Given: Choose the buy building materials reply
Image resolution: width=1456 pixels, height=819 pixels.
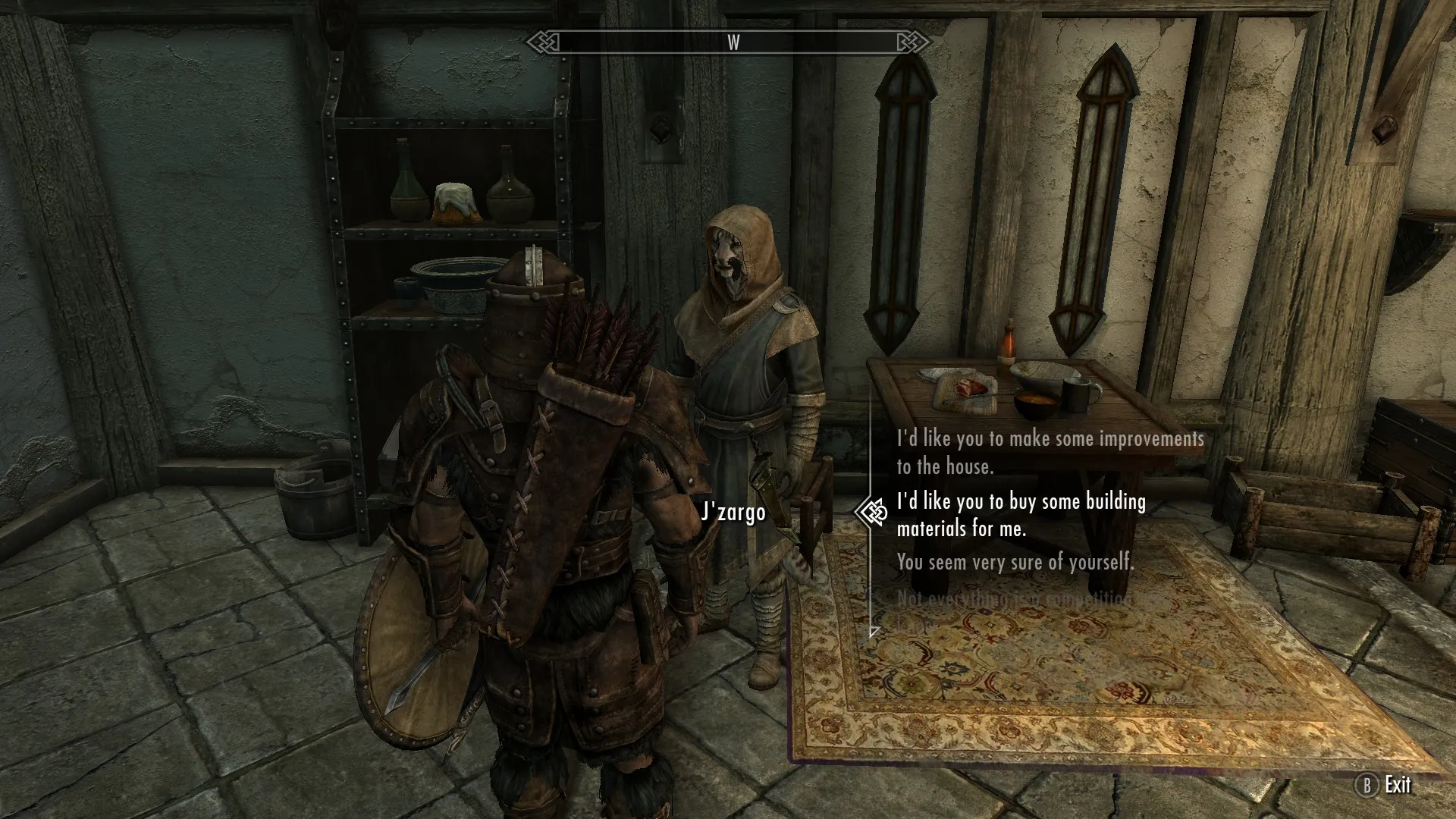Looking at the screenshot, I should (x=1021, y=515).
